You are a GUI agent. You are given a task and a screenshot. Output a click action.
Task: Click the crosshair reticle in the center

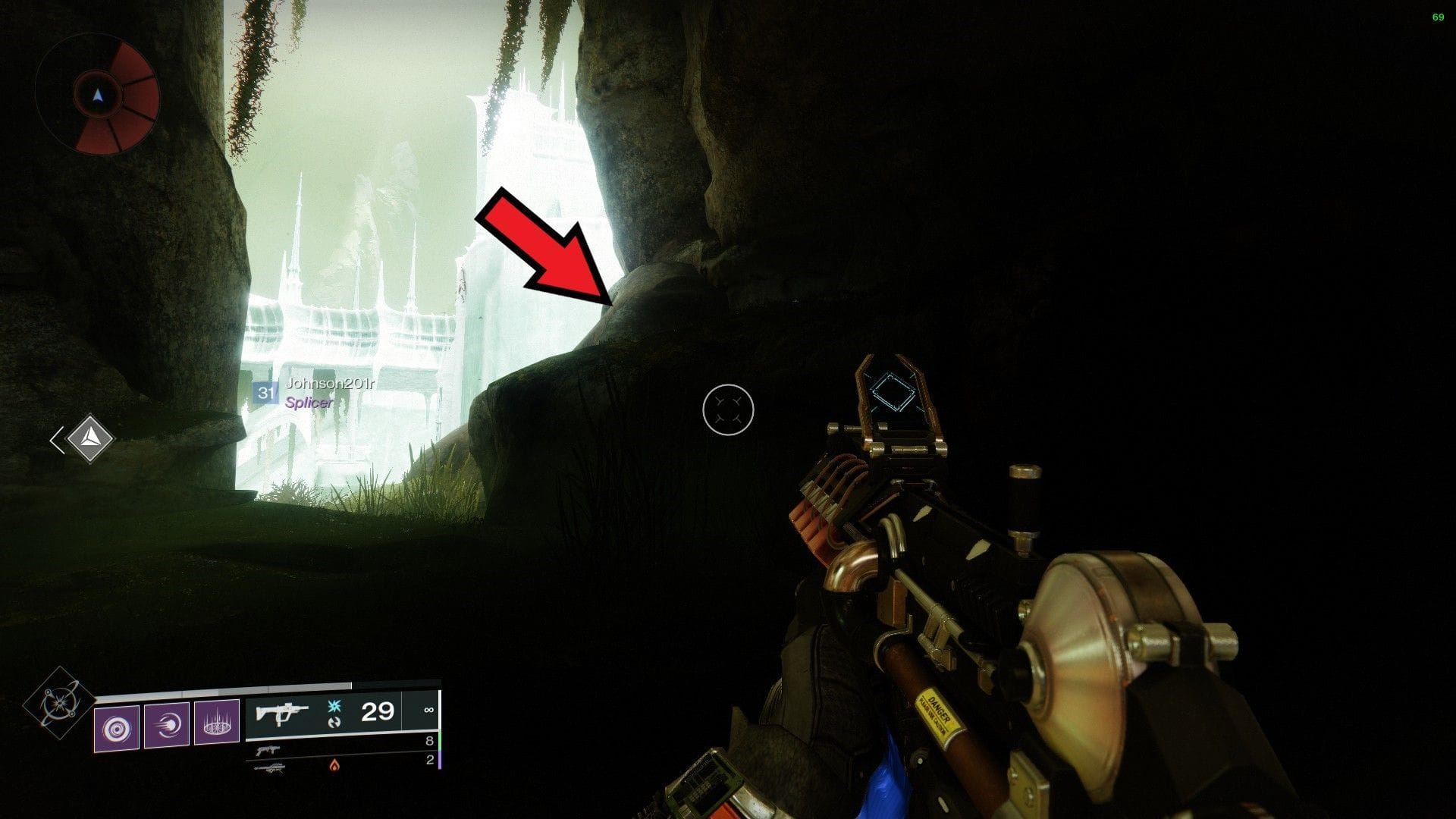point(730,409)
